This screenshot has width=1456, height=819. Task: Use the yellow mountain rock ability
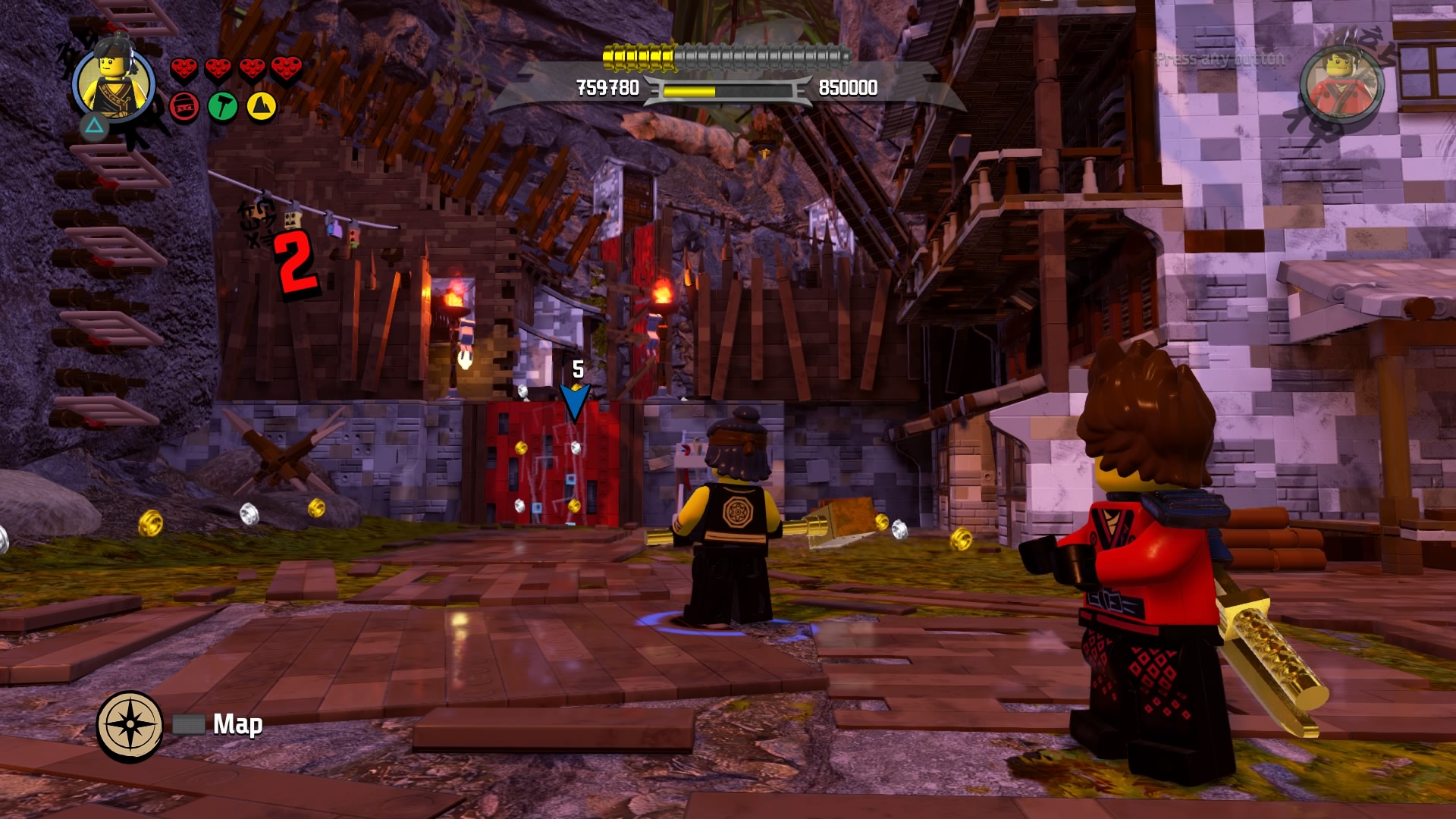click(261, 107)
